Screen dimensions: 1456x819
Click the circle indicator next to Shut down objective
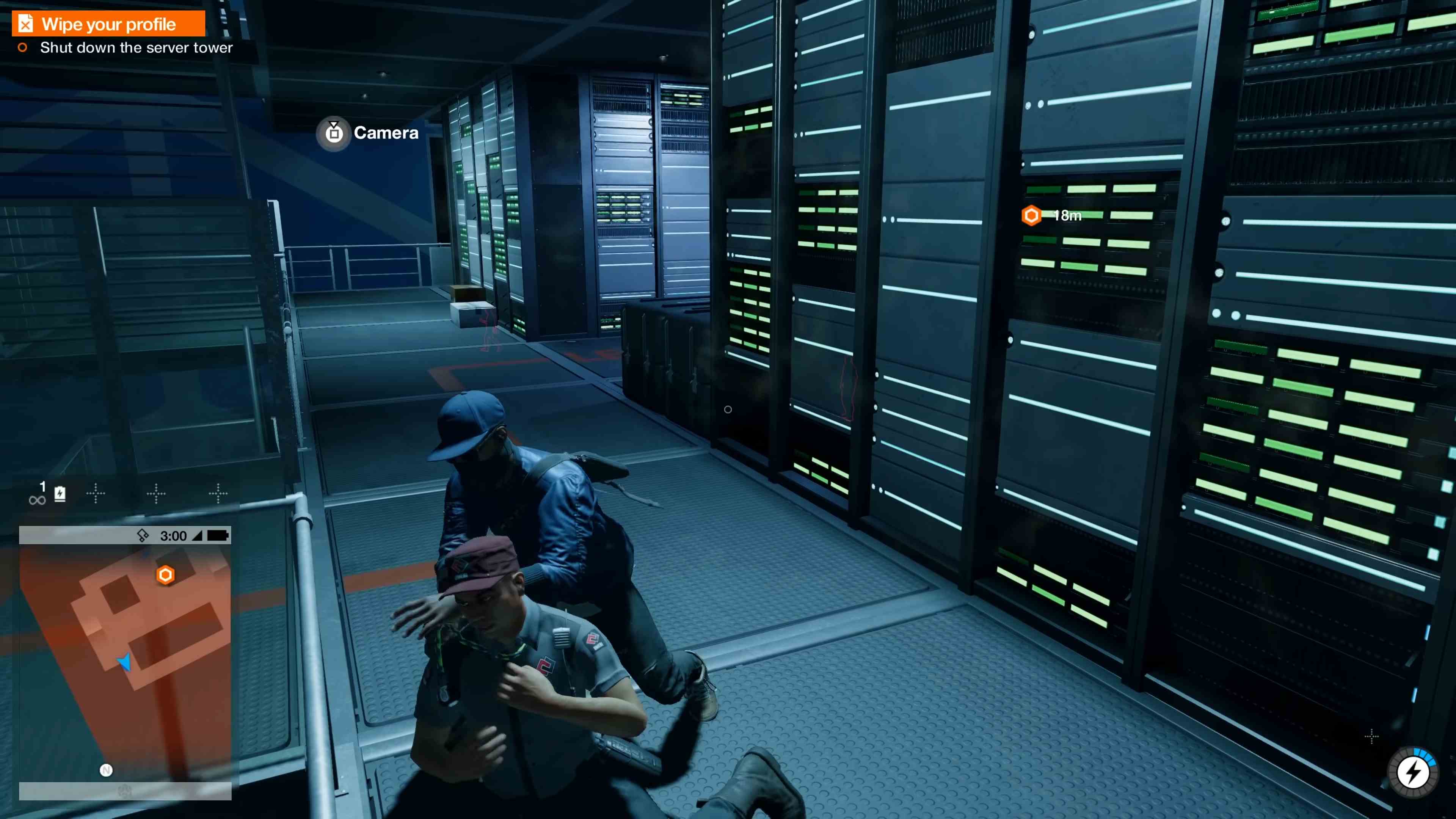[x=23, y=47]
